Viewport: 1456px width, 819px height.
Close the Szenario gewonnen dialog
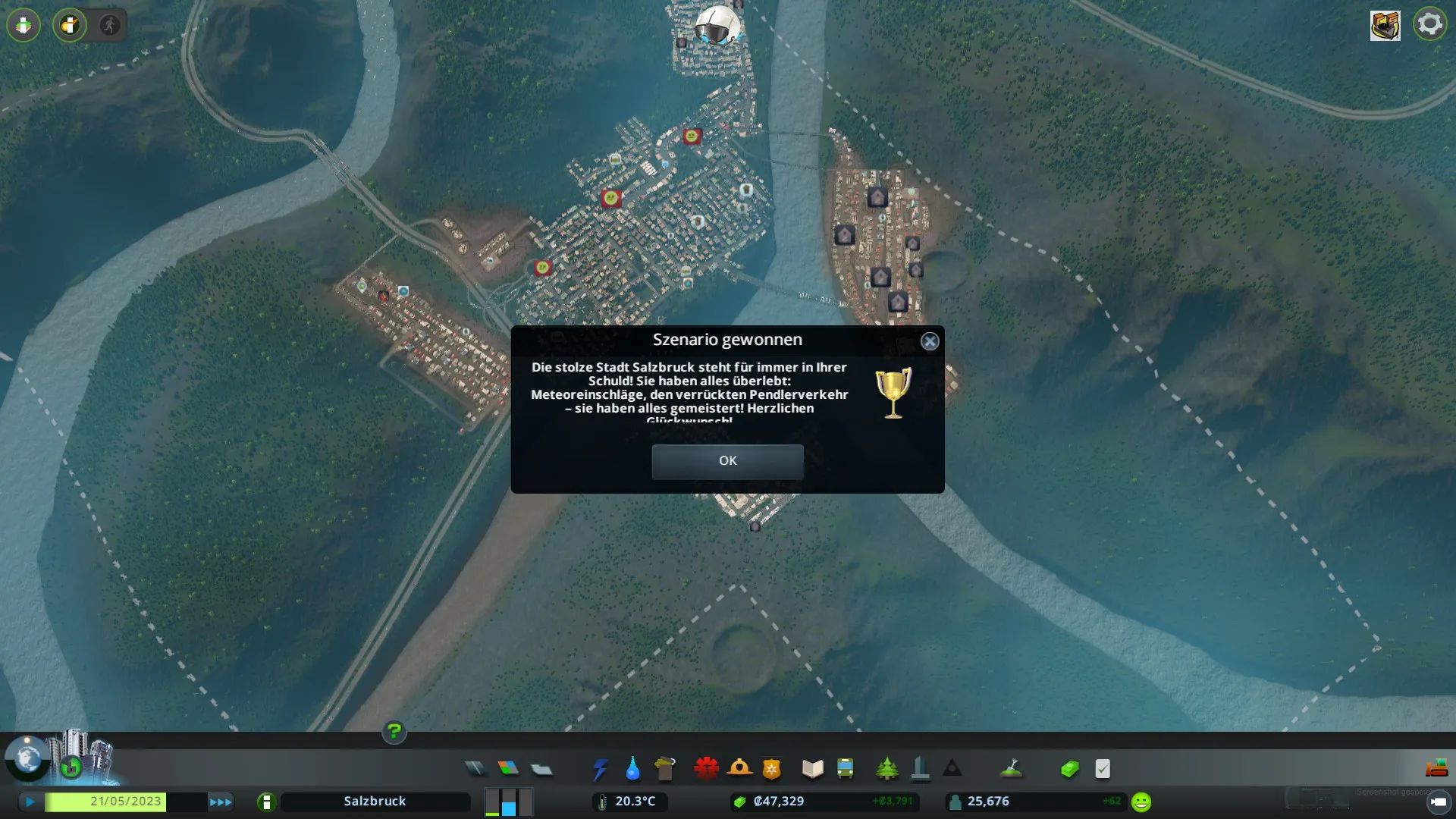tap(930, 342)
